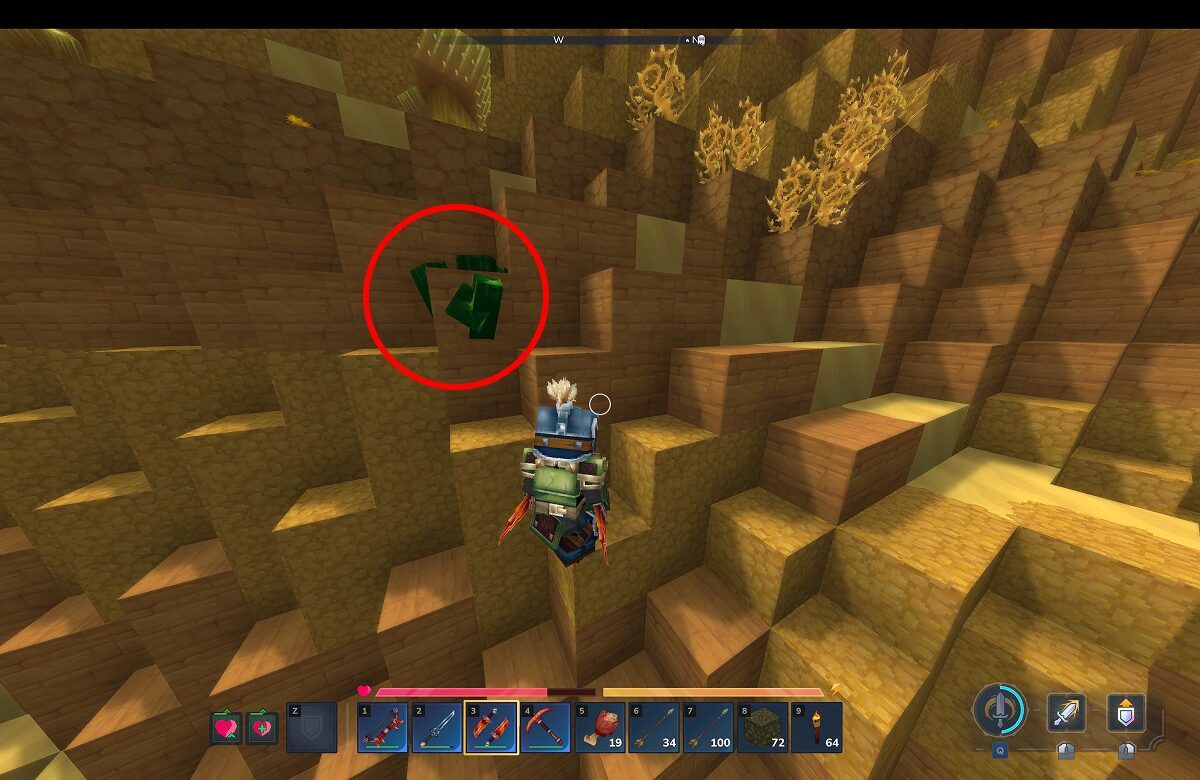Equip the blue sword in hotbar slot 2
Viewport: 1200px width, 780px height.
pos(437,728)
